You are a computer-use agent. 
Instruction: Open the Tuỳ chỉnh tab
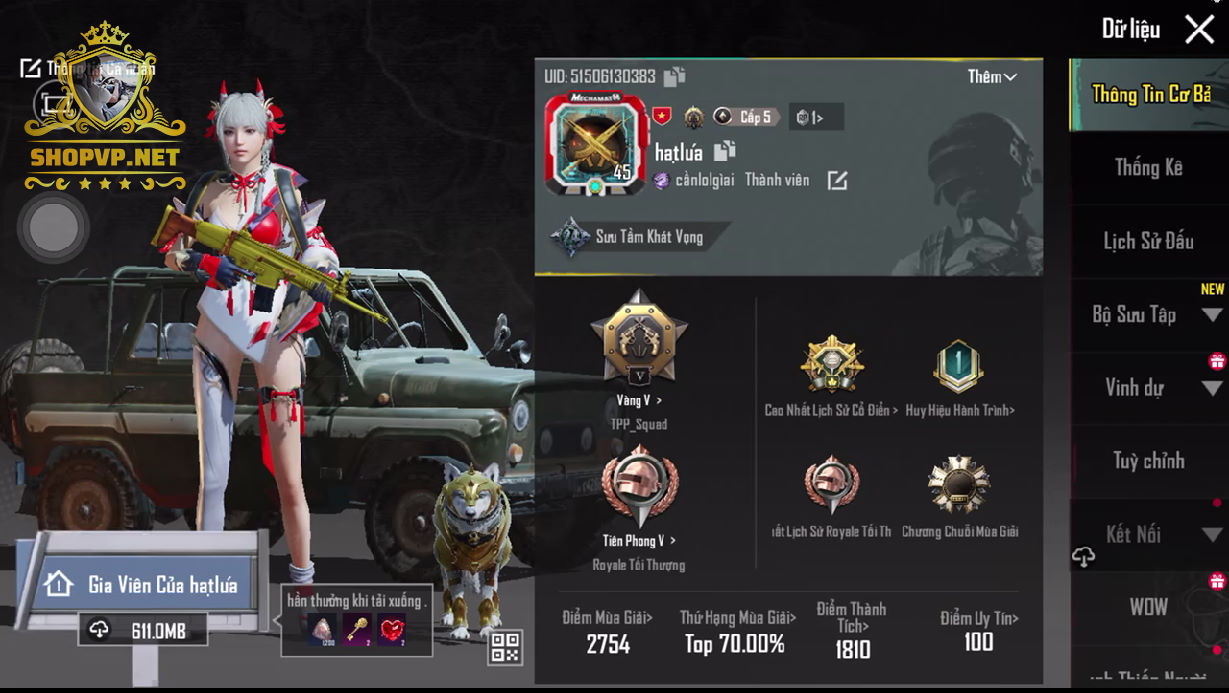pos(1148,461)
